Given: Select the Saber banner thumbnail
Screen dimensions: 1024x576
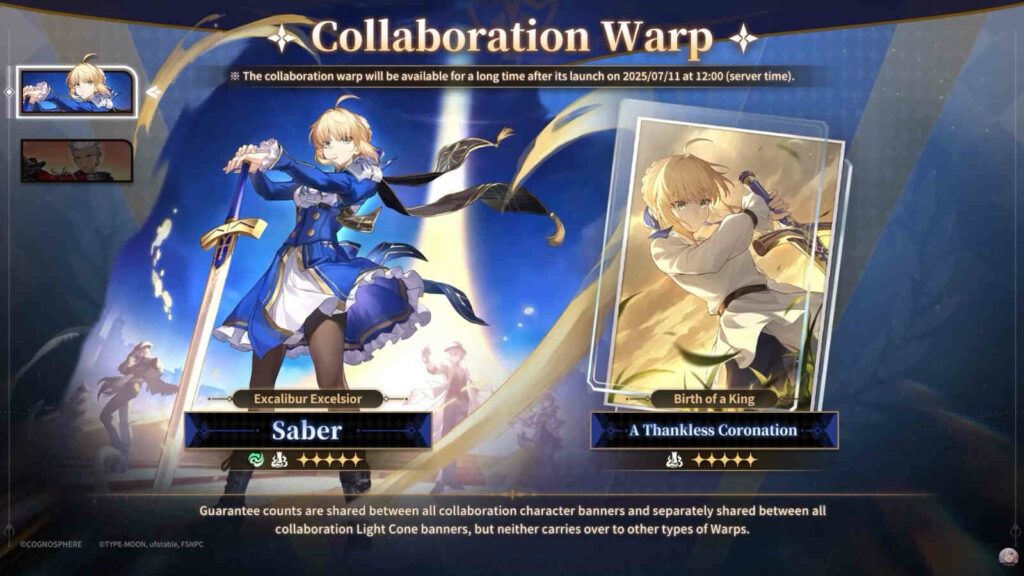Looking at the screenshot, I should tap(77, 90).
